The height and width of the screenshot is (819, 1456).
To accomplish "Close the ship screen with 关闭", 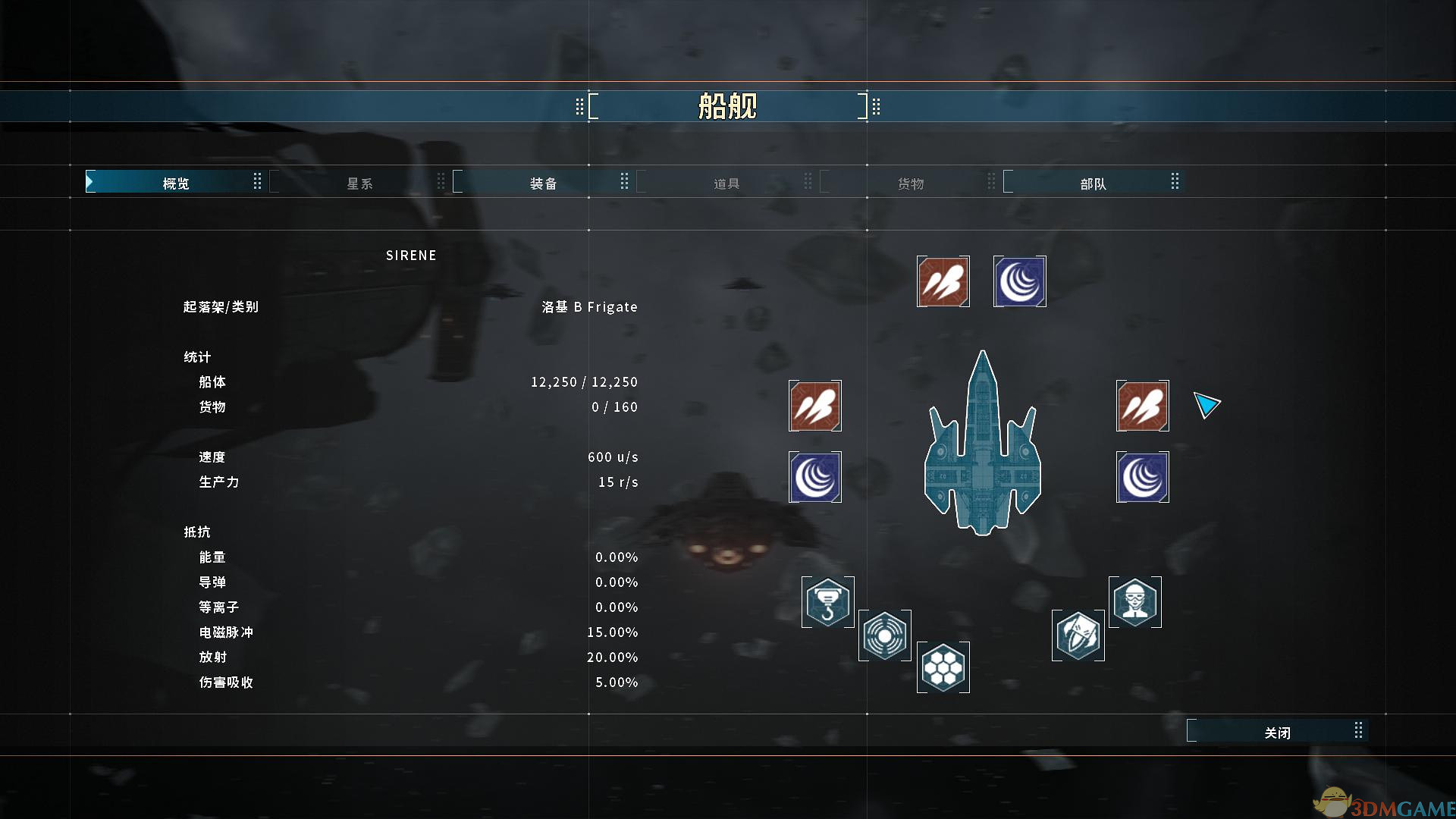I will (x=1277, y=732).
